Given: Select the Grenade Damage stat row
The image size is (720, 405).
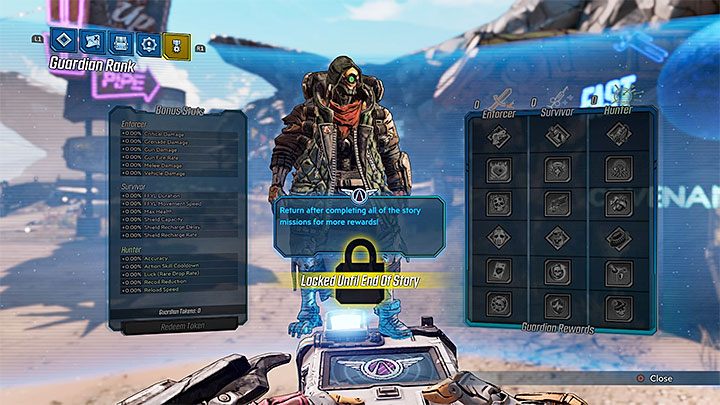Looking at the screenshot, I should (x=177, y=143).
